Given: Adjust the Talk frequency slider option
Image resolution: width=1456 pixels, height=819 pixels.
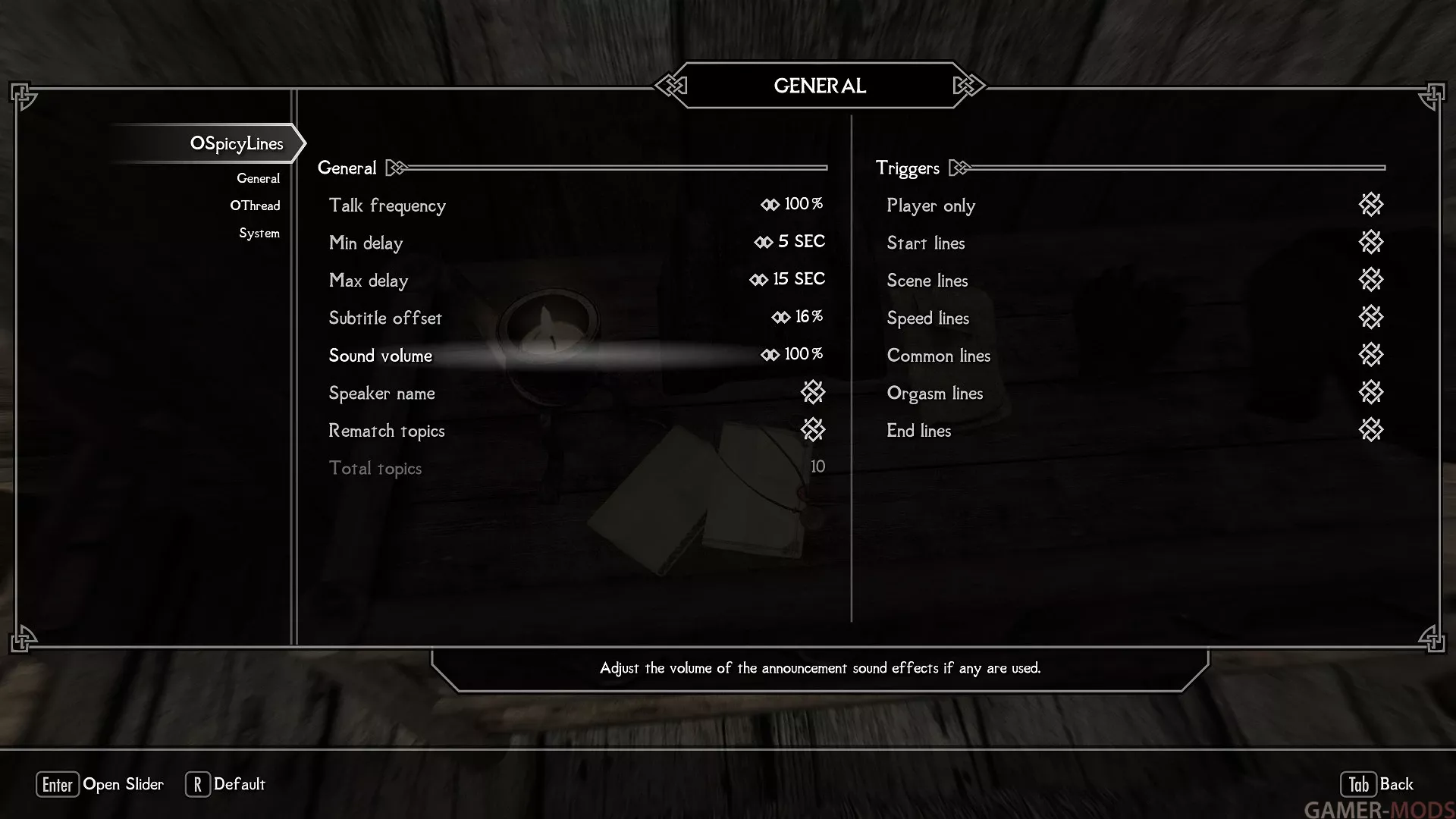Looking at the screenshot, I should click(x=576, y=205).
